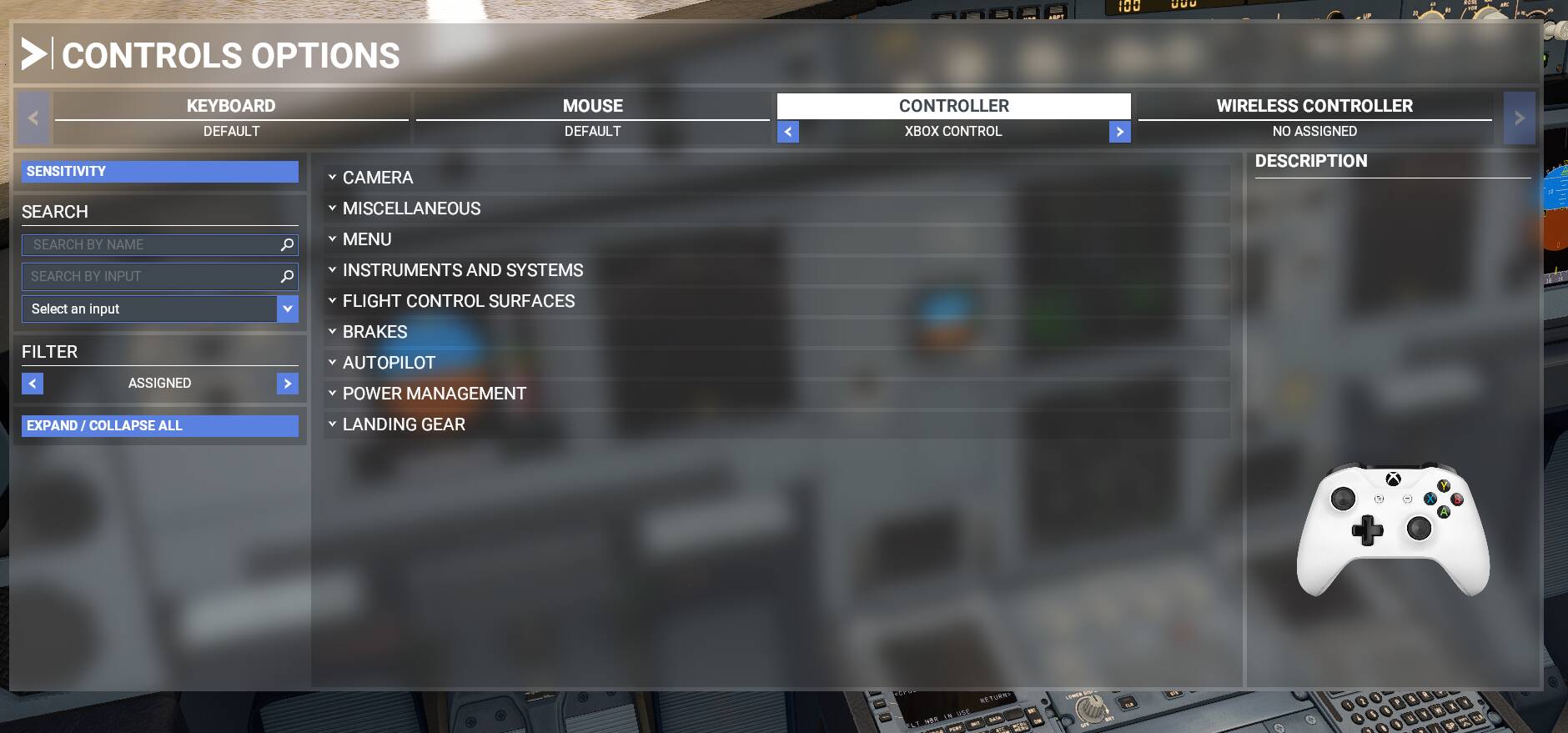
Task: Click the search by name magnifier icon
Action: (x=287, y=244)
